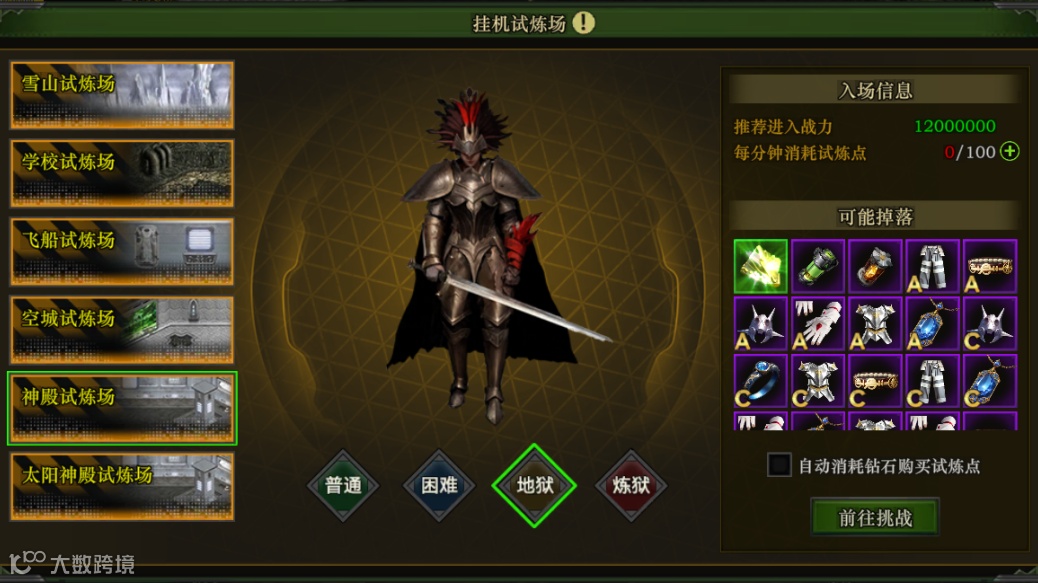
Task: Add trial points with the green plus
Action: tap(1010, 152)
